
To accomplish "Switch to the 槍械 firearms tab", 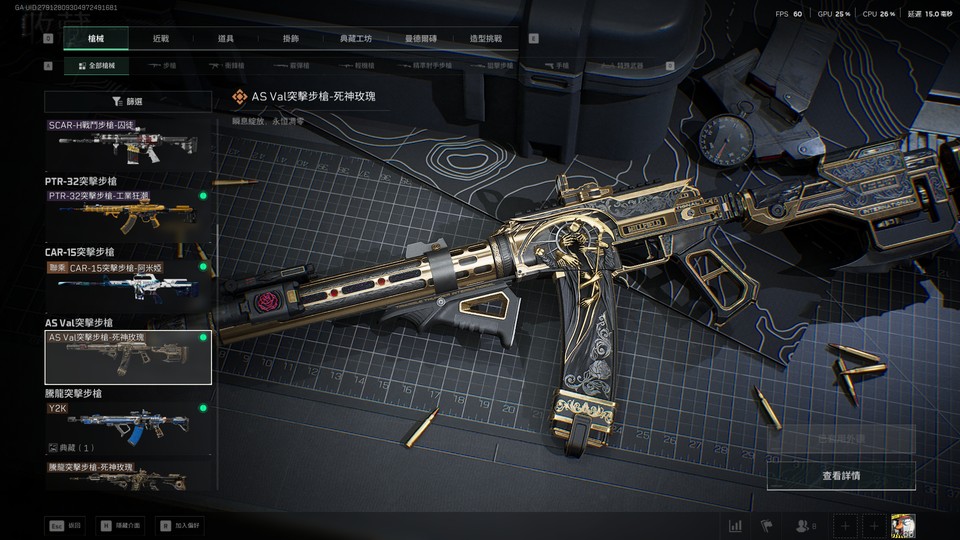I will coord(96,39).
